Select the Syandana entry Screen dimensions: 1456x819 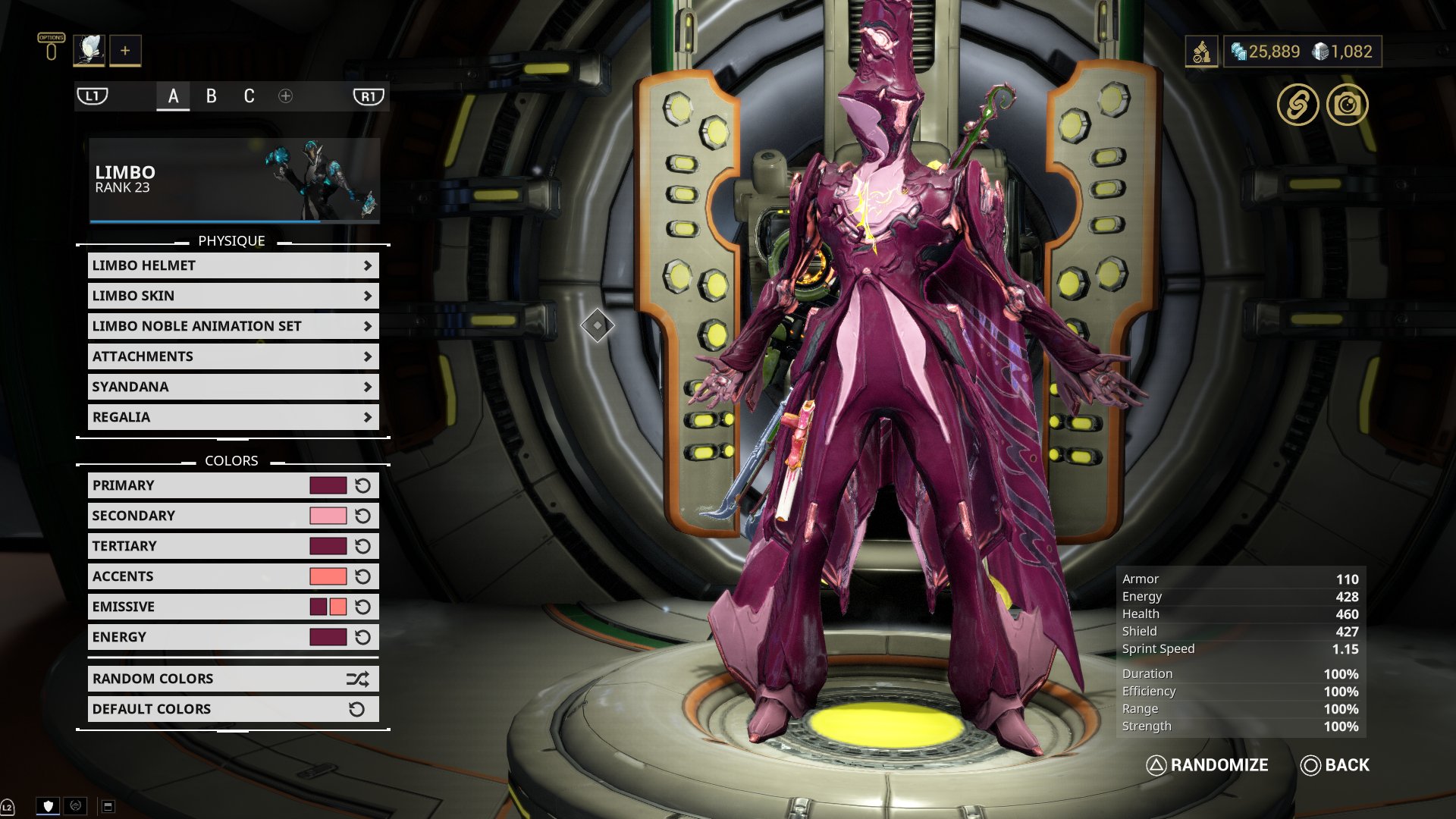(x=233, y=387)
